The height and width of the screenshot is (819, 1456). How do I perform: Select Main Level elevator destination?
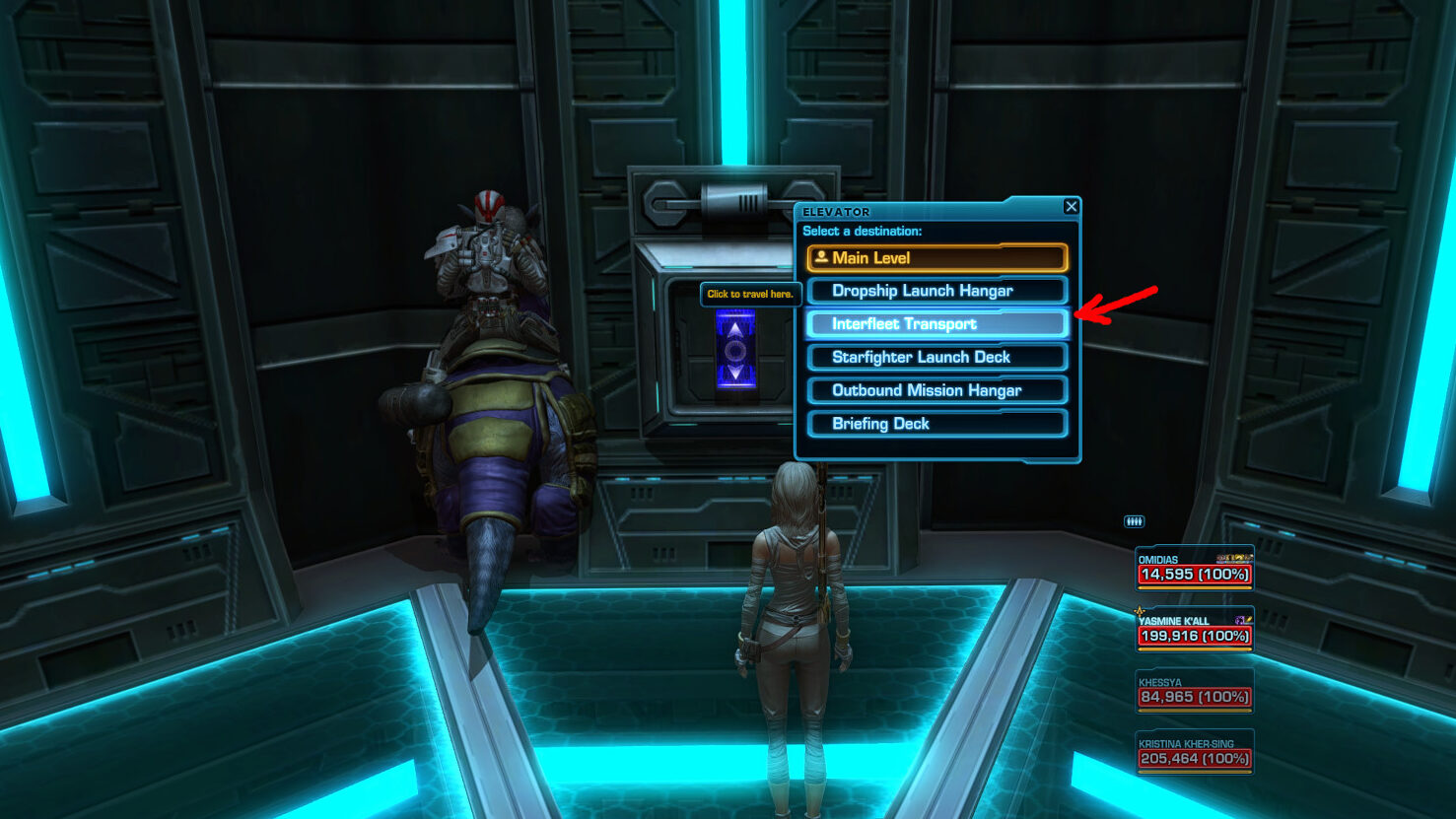click(936, 258)
